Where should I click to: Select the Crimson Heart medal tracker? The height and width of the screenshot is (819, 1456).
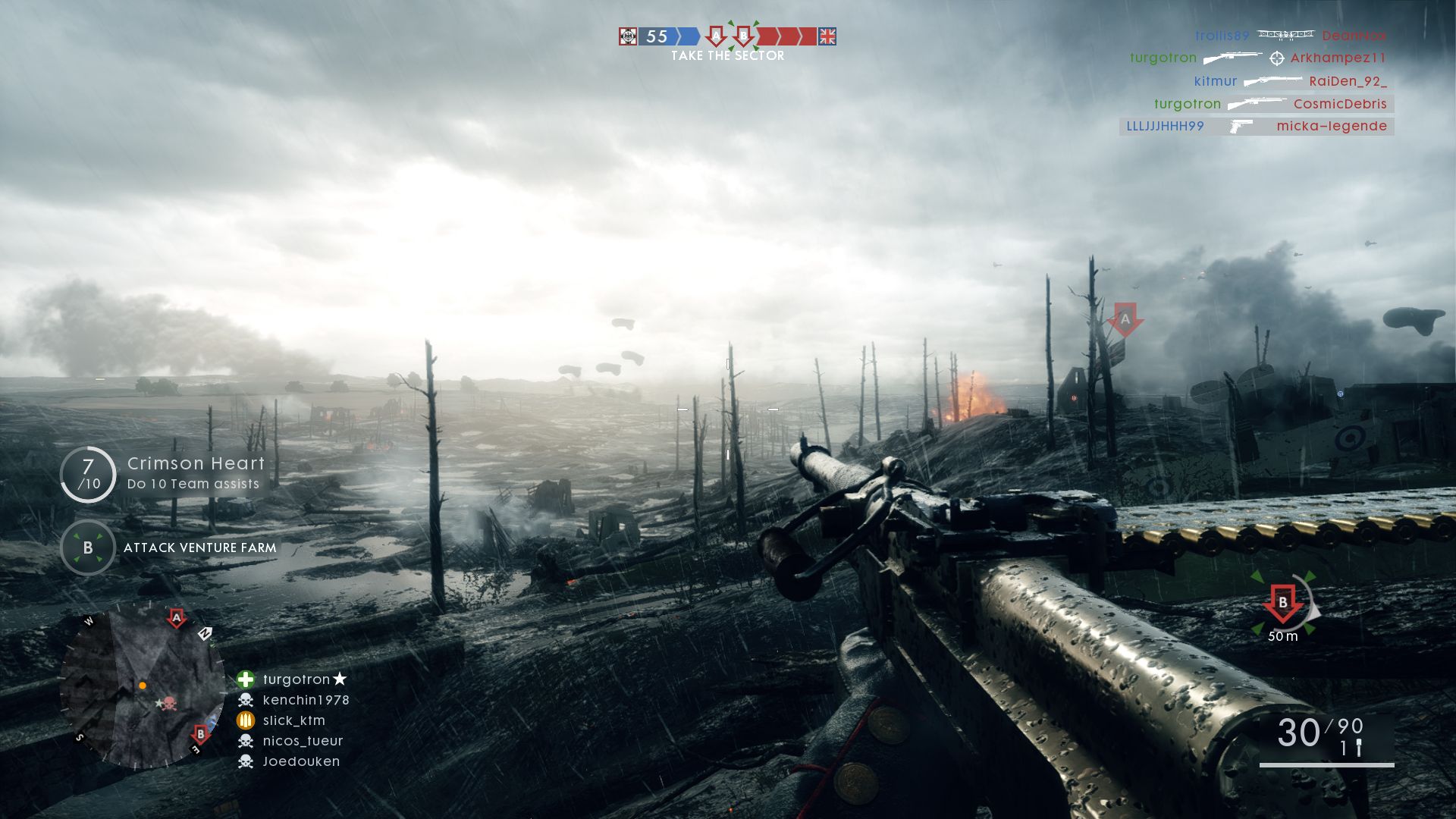pyautogui.click(x=163, y=474)
